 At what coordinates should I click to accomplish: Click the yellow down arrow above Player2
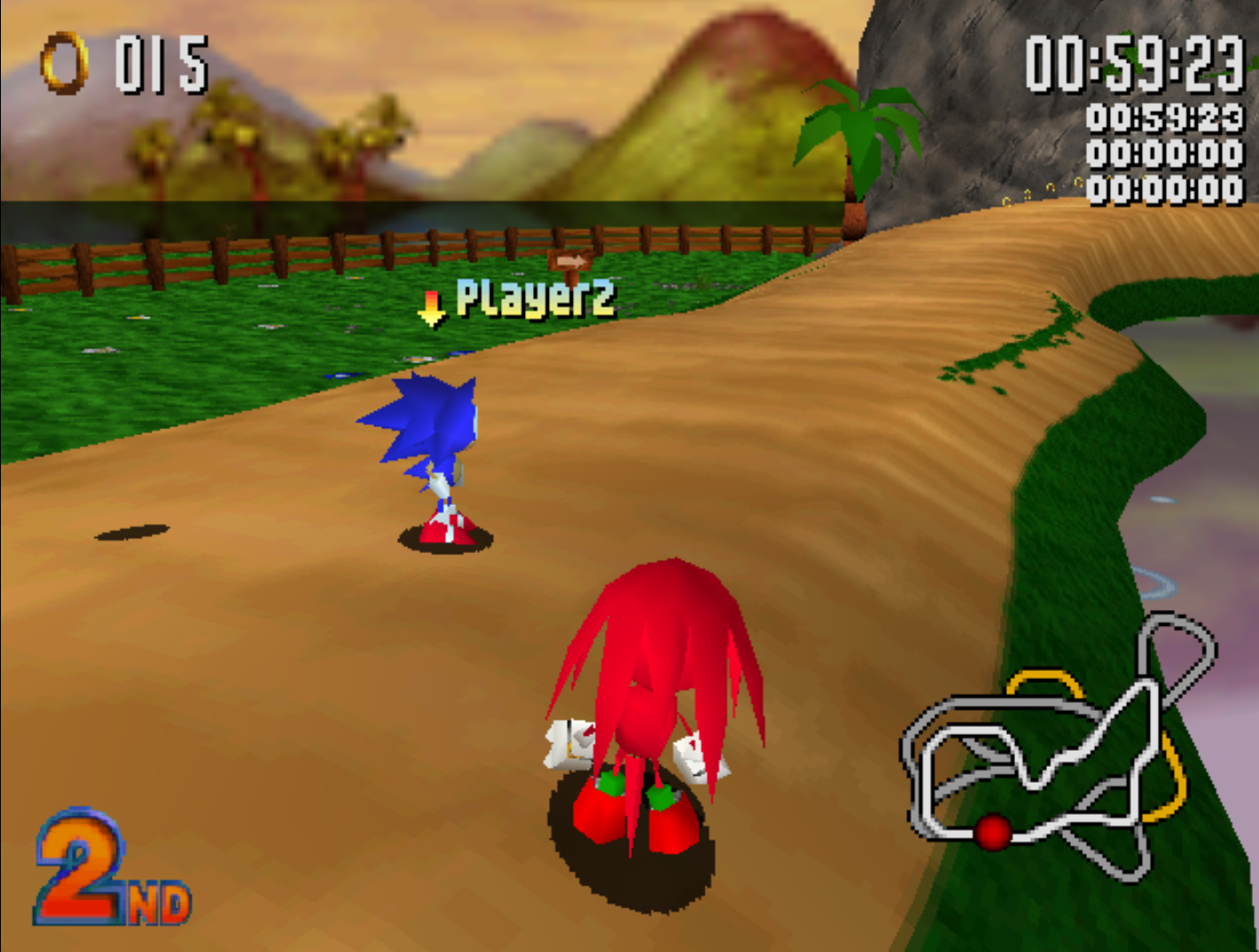[434, 307]
